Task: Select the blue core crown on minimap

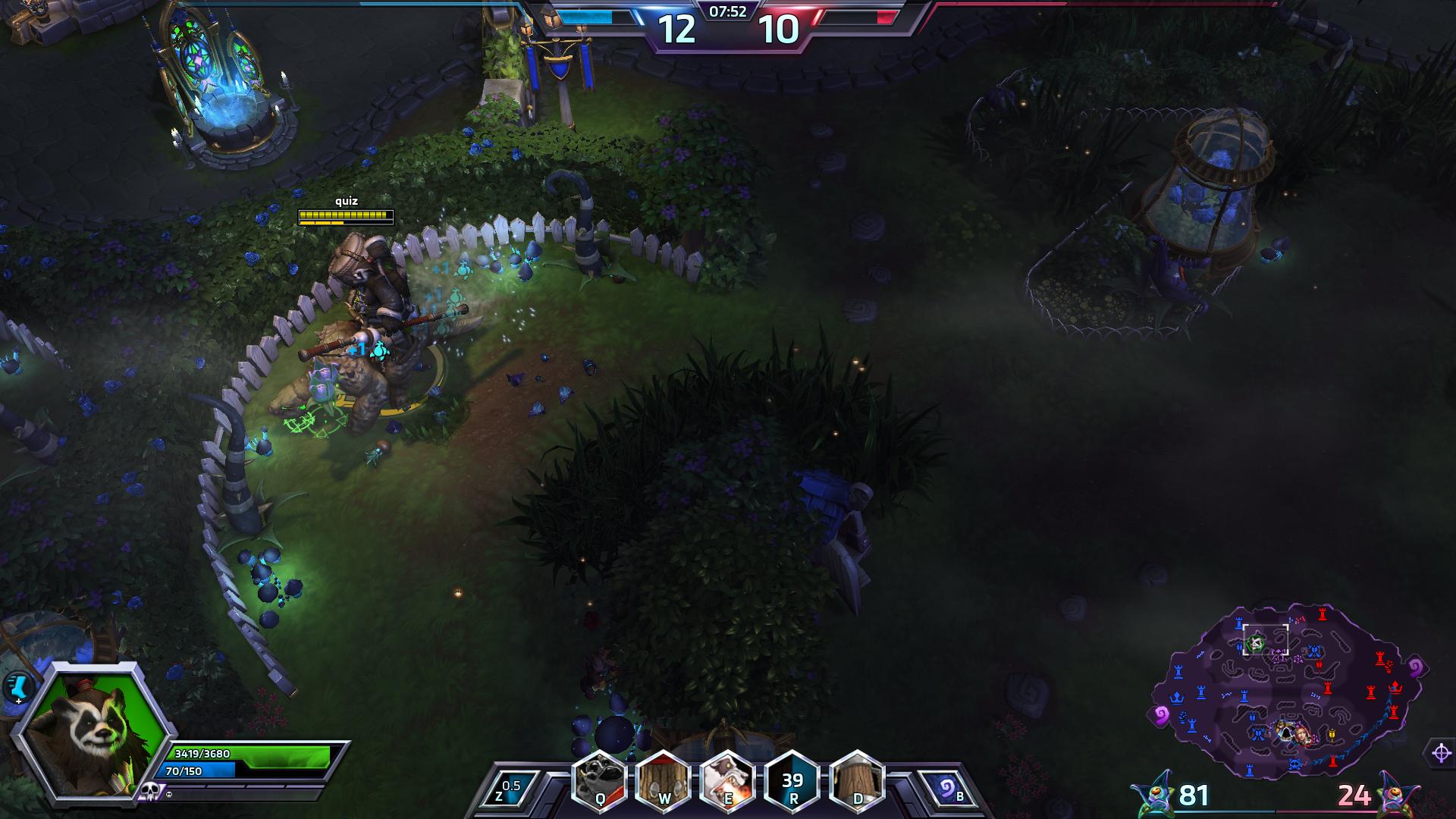Action: [x=1176, y=697]
